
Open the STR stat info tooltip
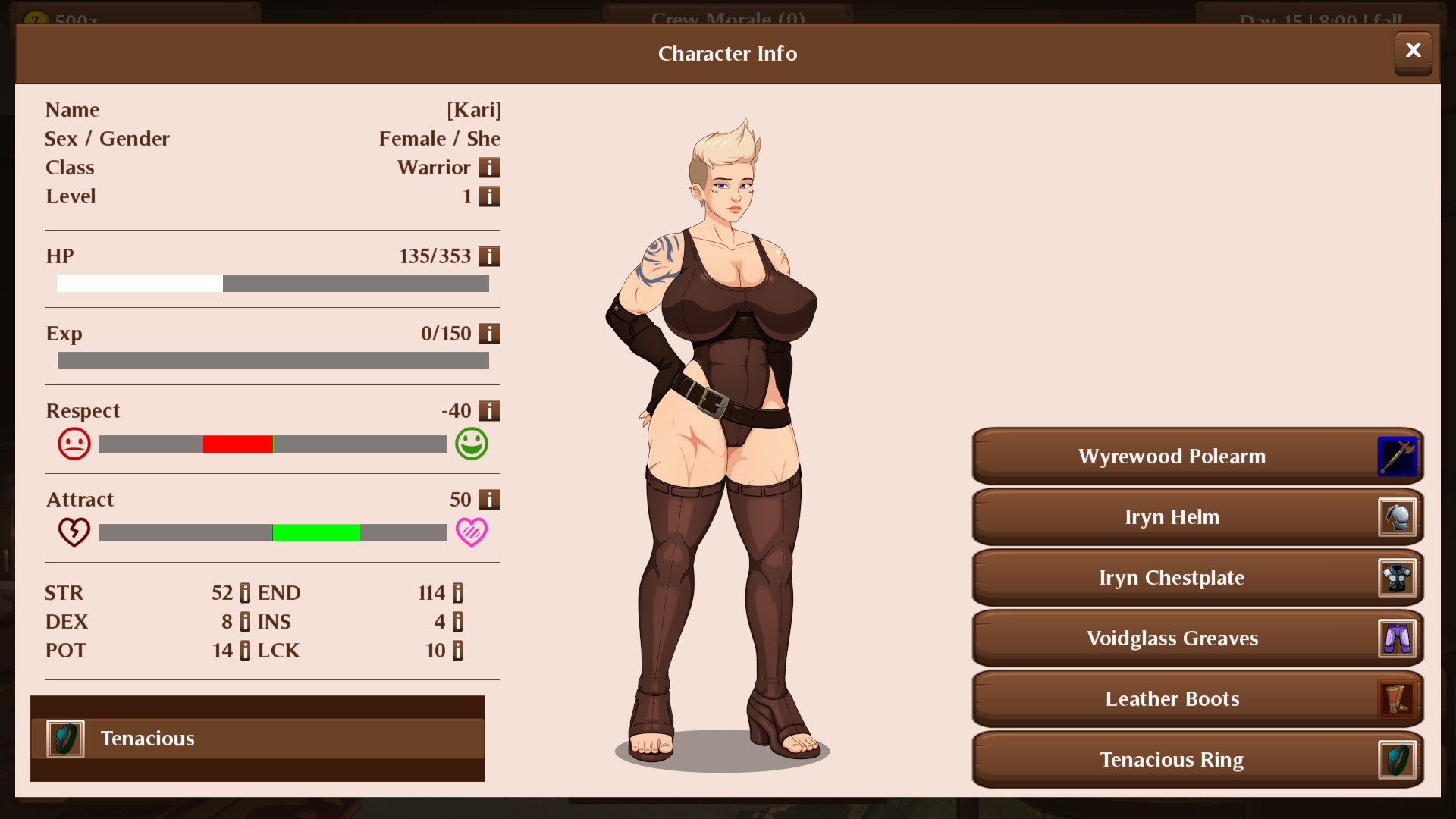click(x=244, y=592)
